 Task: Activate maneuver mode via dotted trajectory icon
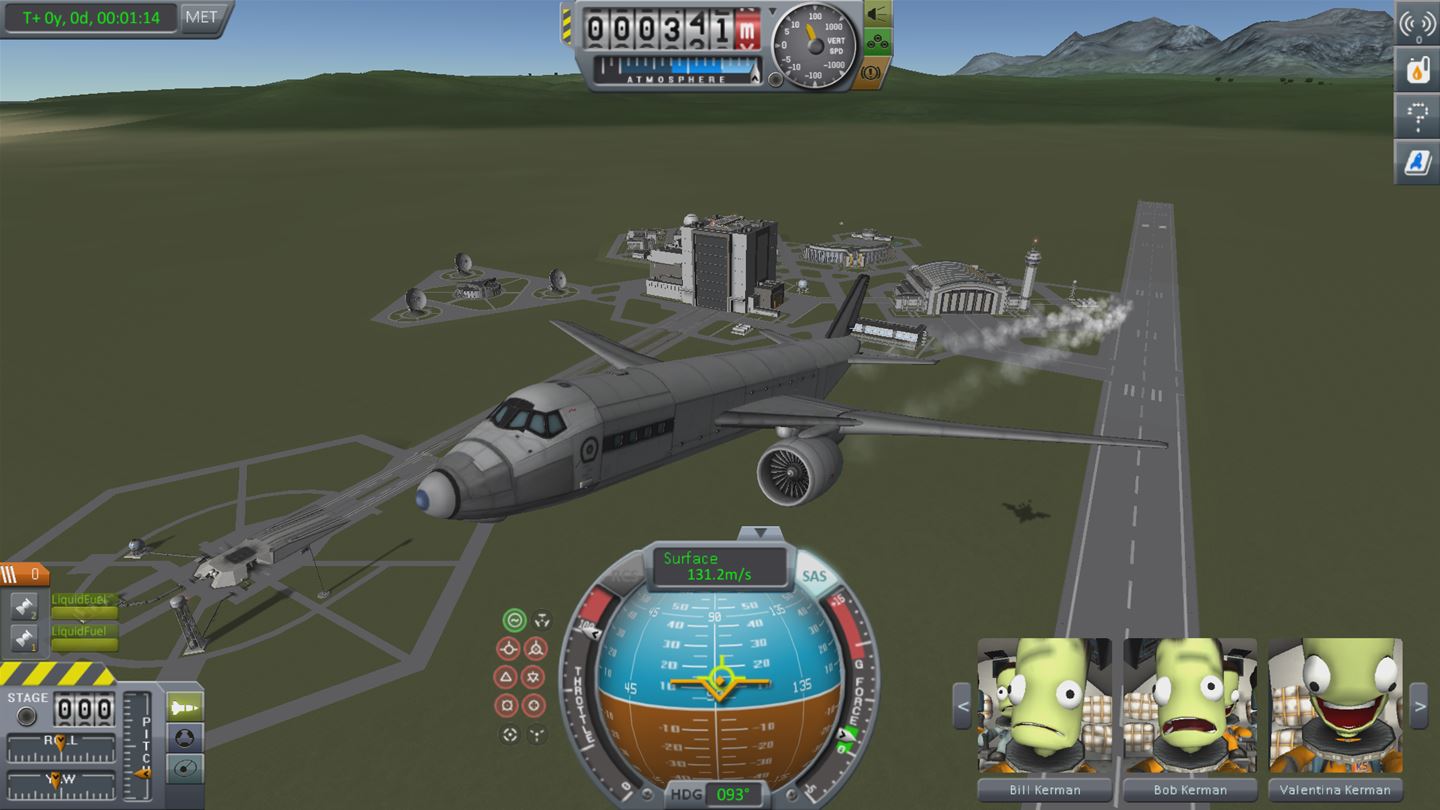[1417, 116]
